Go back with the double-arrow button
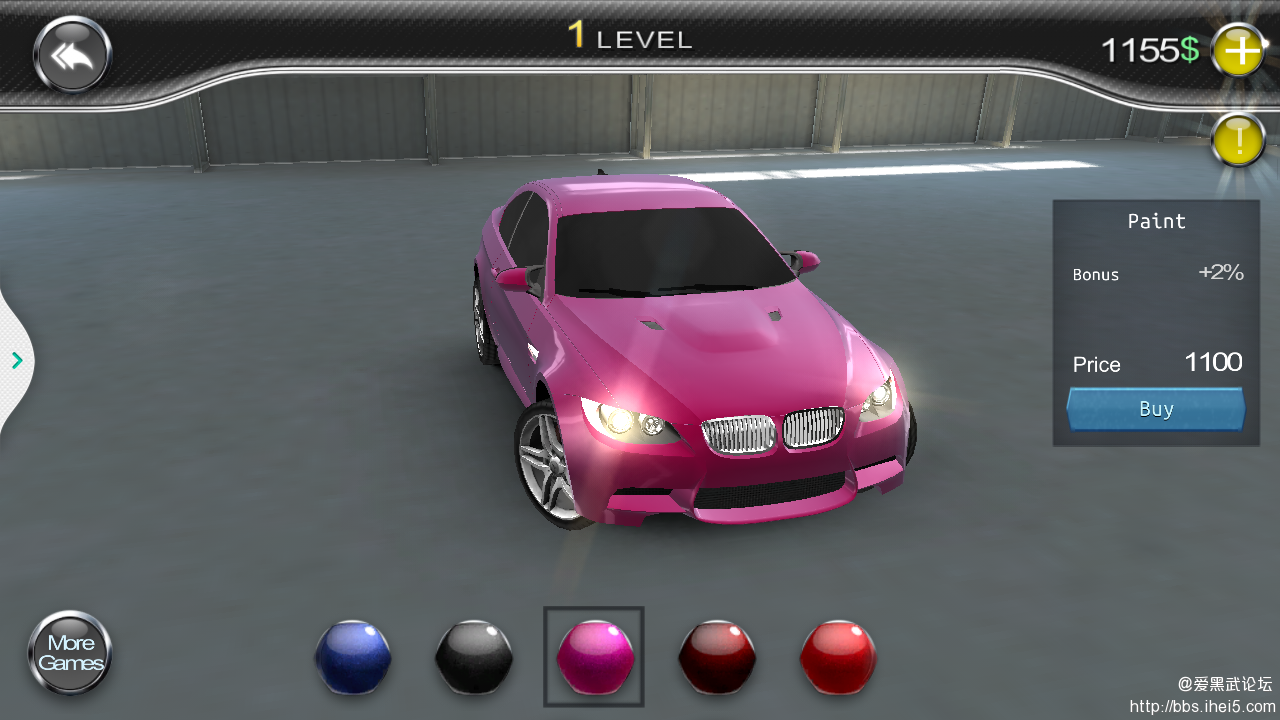 [x=72, y=55]
